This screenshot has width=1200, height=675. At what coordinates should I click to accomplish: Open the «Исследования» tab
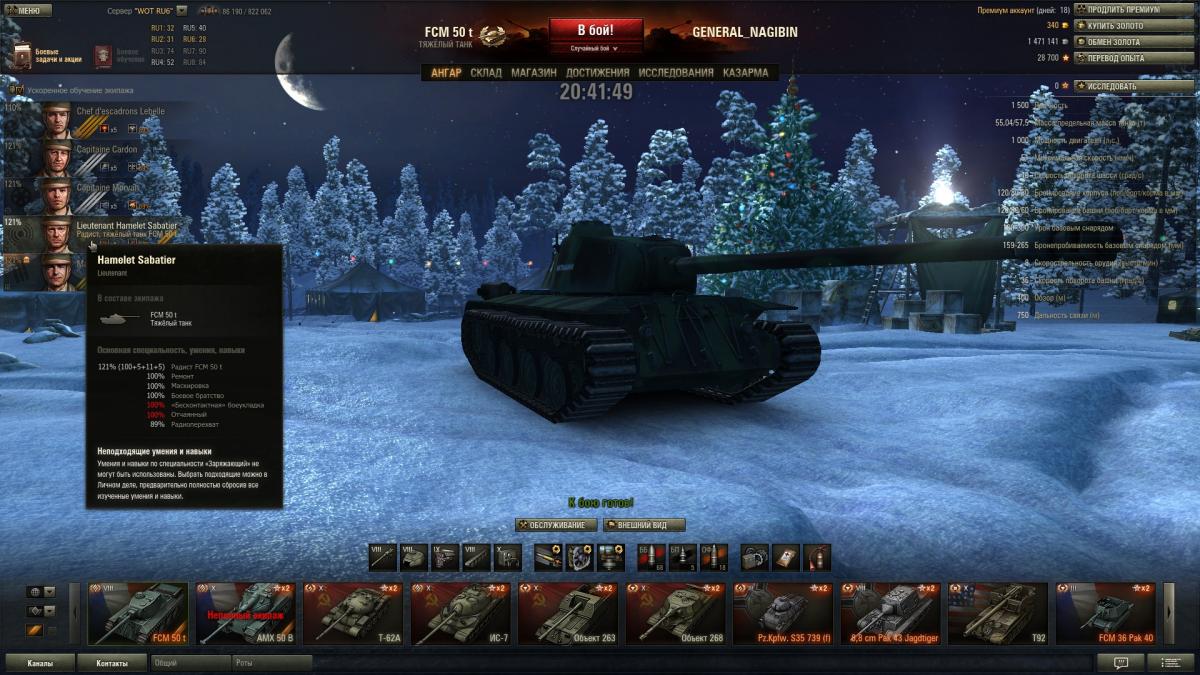click(676, 73)
